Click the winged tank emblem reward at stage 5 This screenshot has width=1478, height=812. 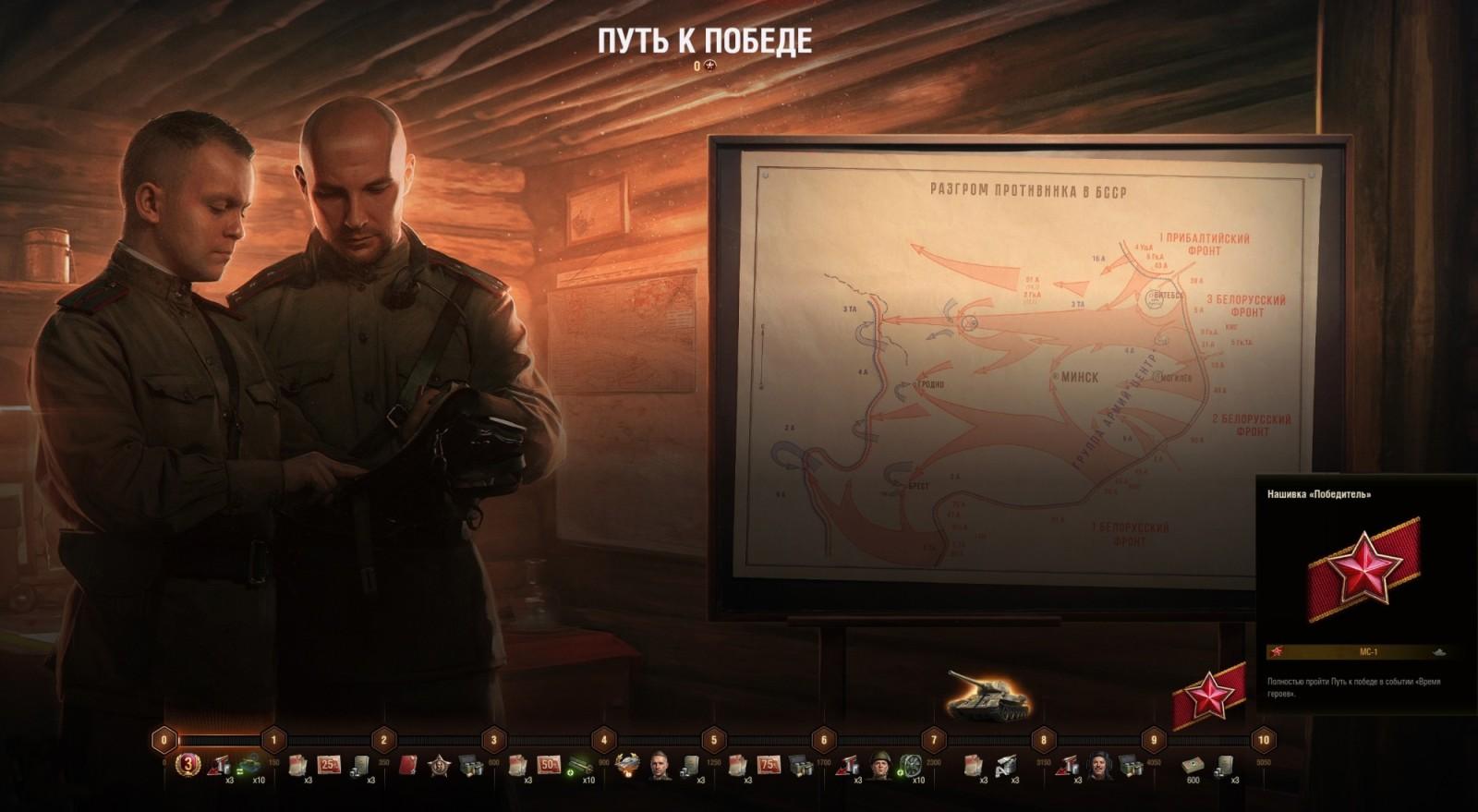(x=627, y=764)
